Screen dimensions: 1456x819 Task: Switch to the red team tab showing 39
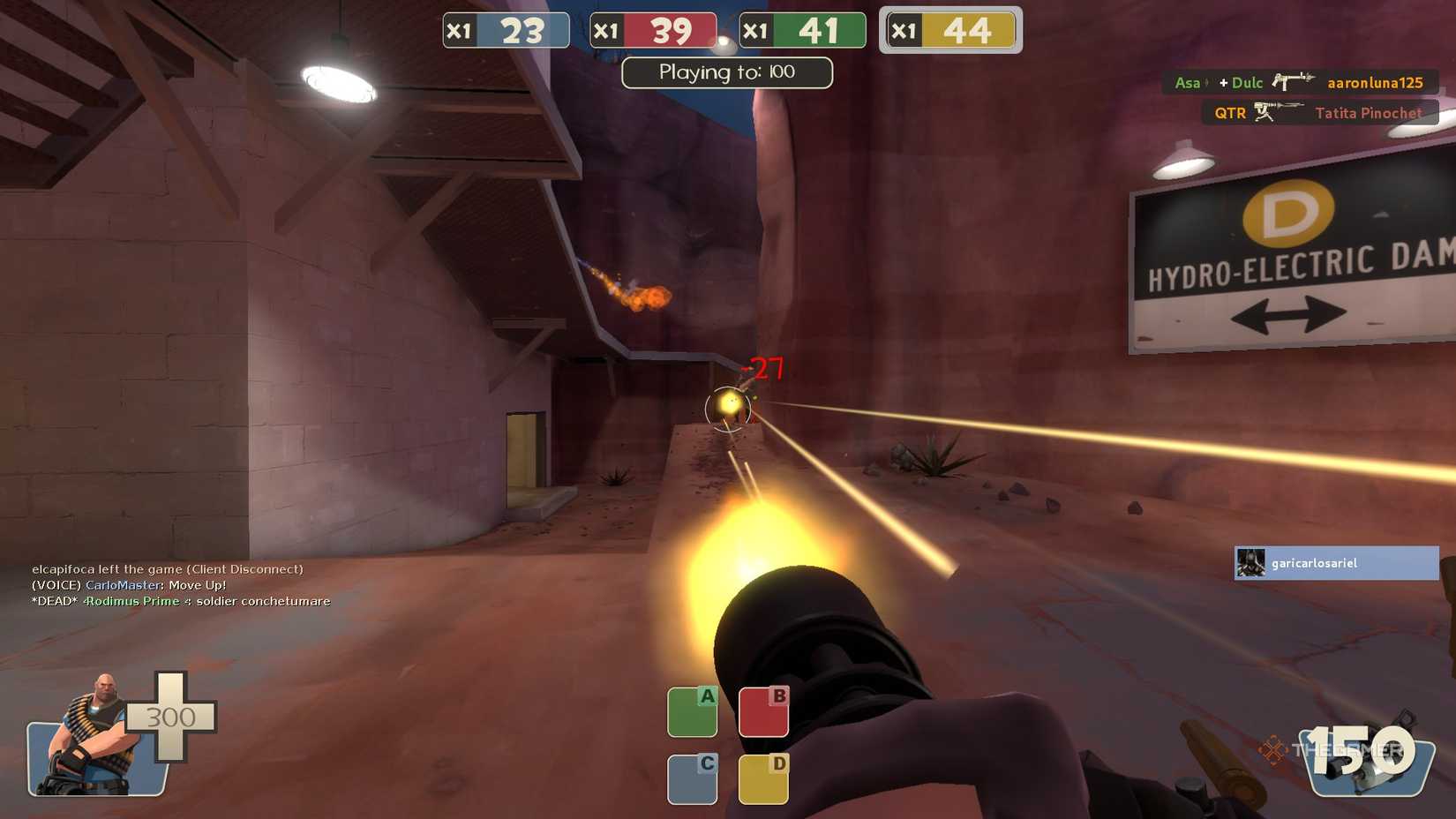tap(653, 29)
